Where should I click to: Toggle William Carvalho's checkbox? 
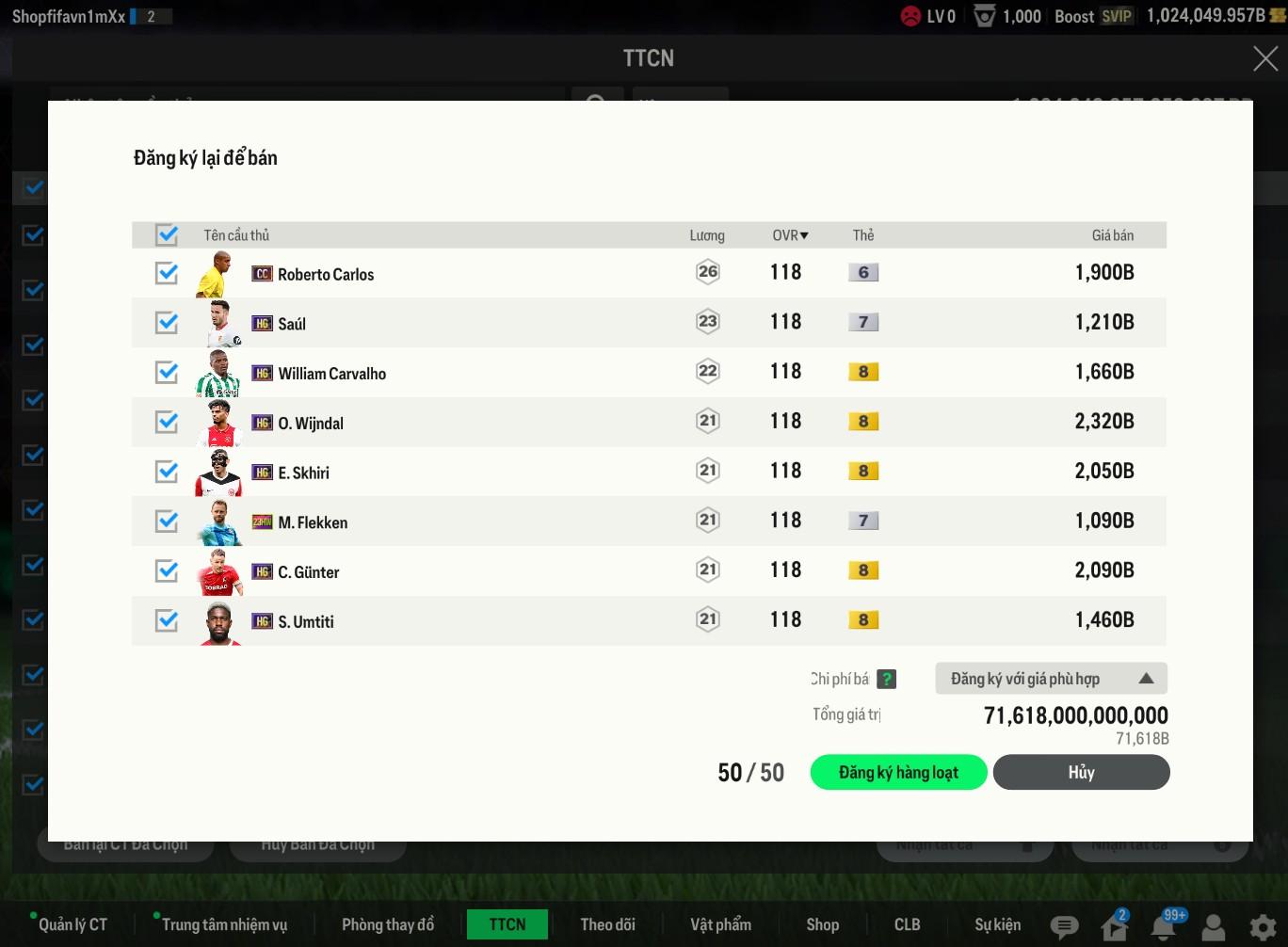[167, 373]
